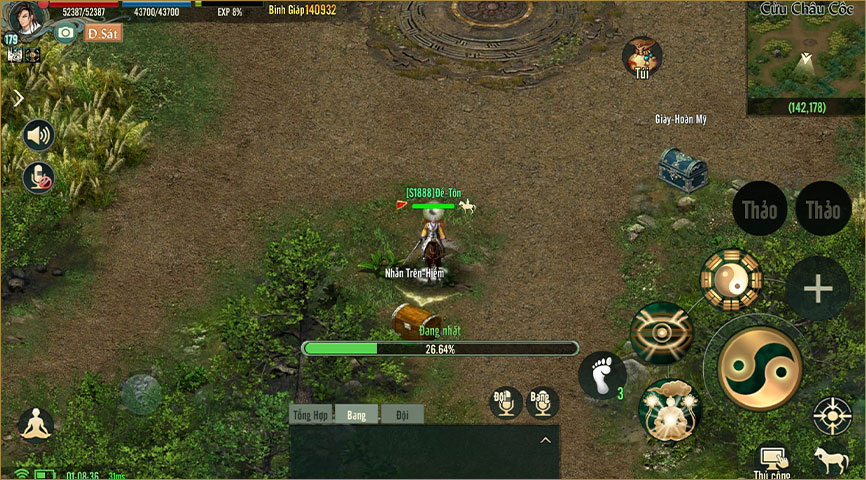Take a screenshot with the camera icon
Image resolution: width=866 pixels, height=480 pixels.
tap(66, 33)
